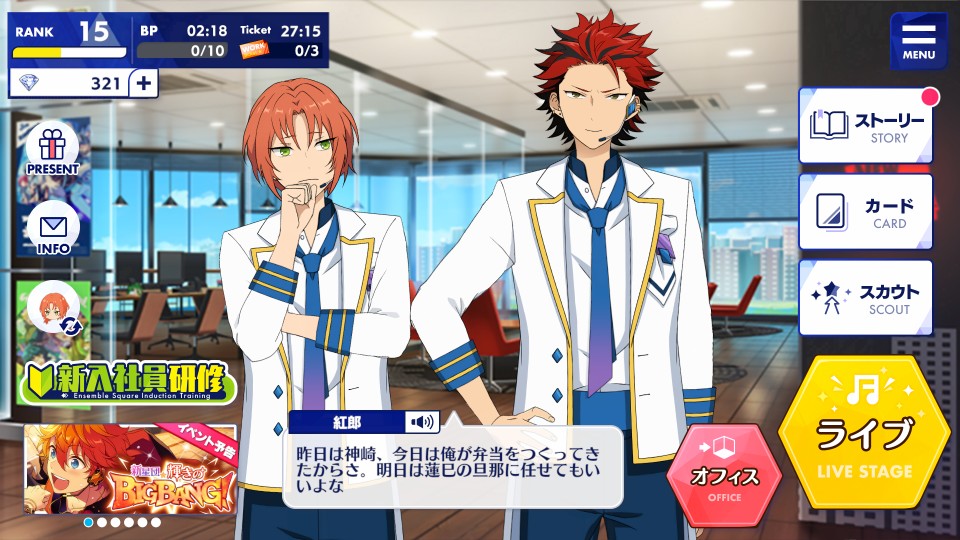Open the hamburger MENU button
Image resolution: width=960 pixels, height=540 pixels.
point(919,41)
